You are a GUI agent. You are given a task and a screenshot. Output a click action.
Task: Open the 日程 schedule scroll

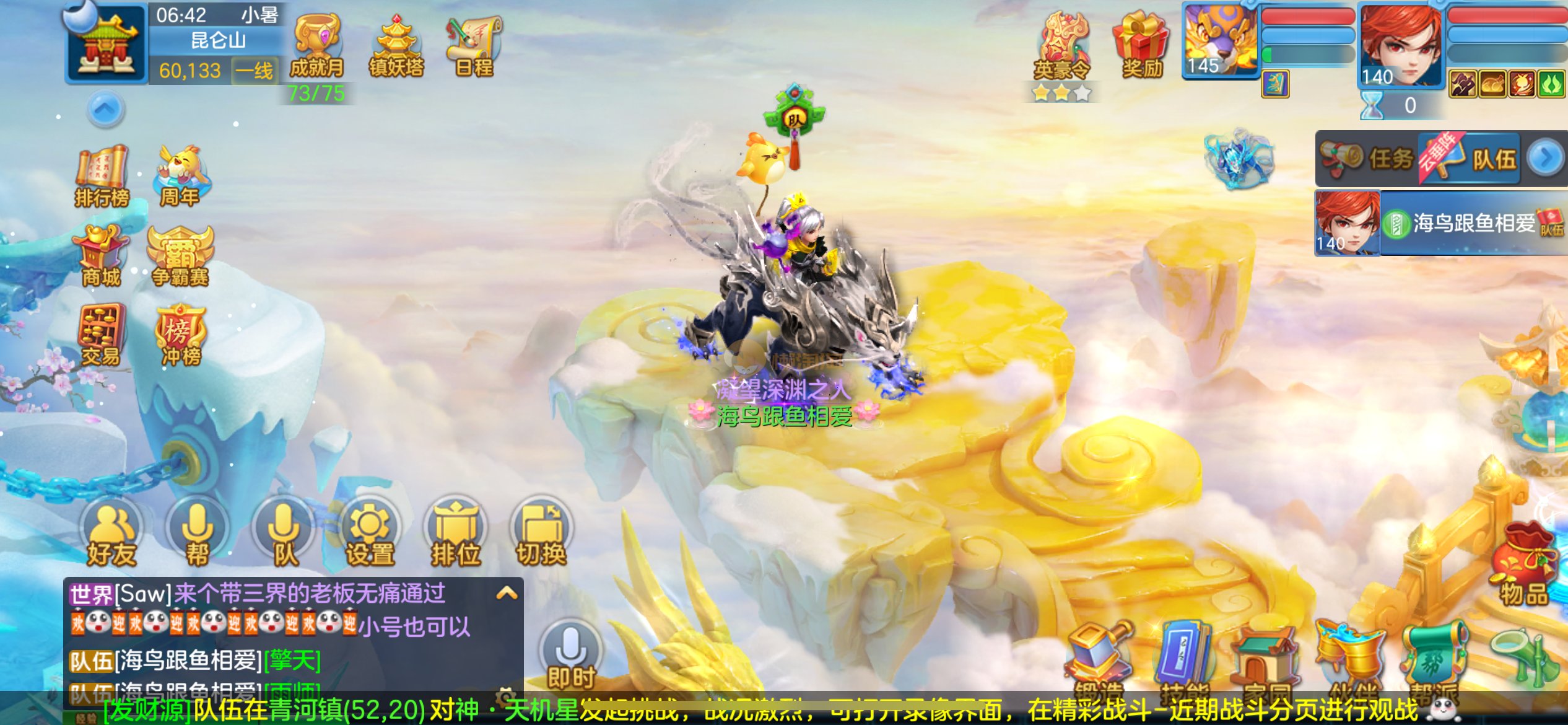coord(474,45)
